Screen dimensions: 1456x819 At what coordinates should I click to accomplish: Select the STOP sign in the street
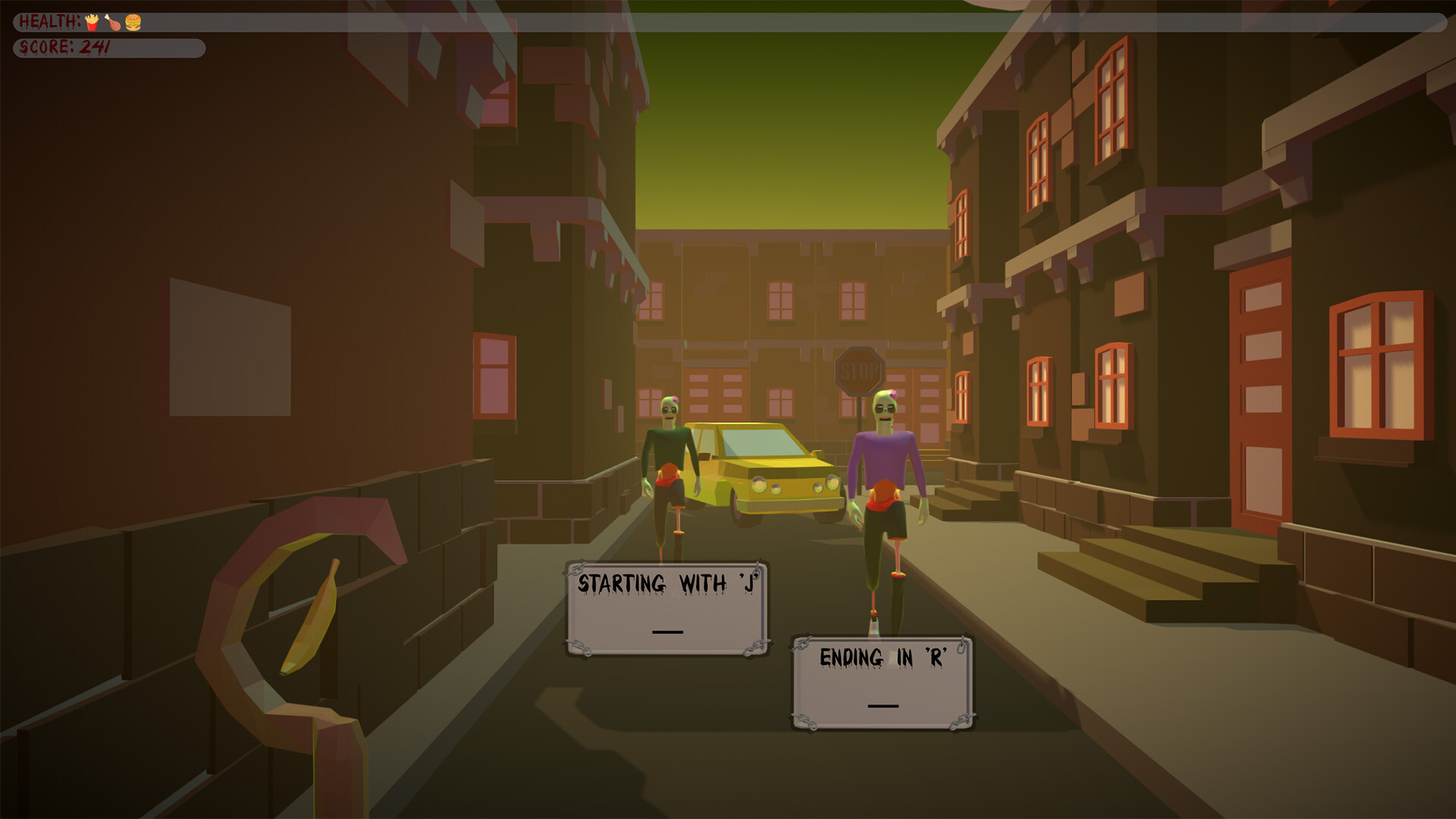click(861, 371)
